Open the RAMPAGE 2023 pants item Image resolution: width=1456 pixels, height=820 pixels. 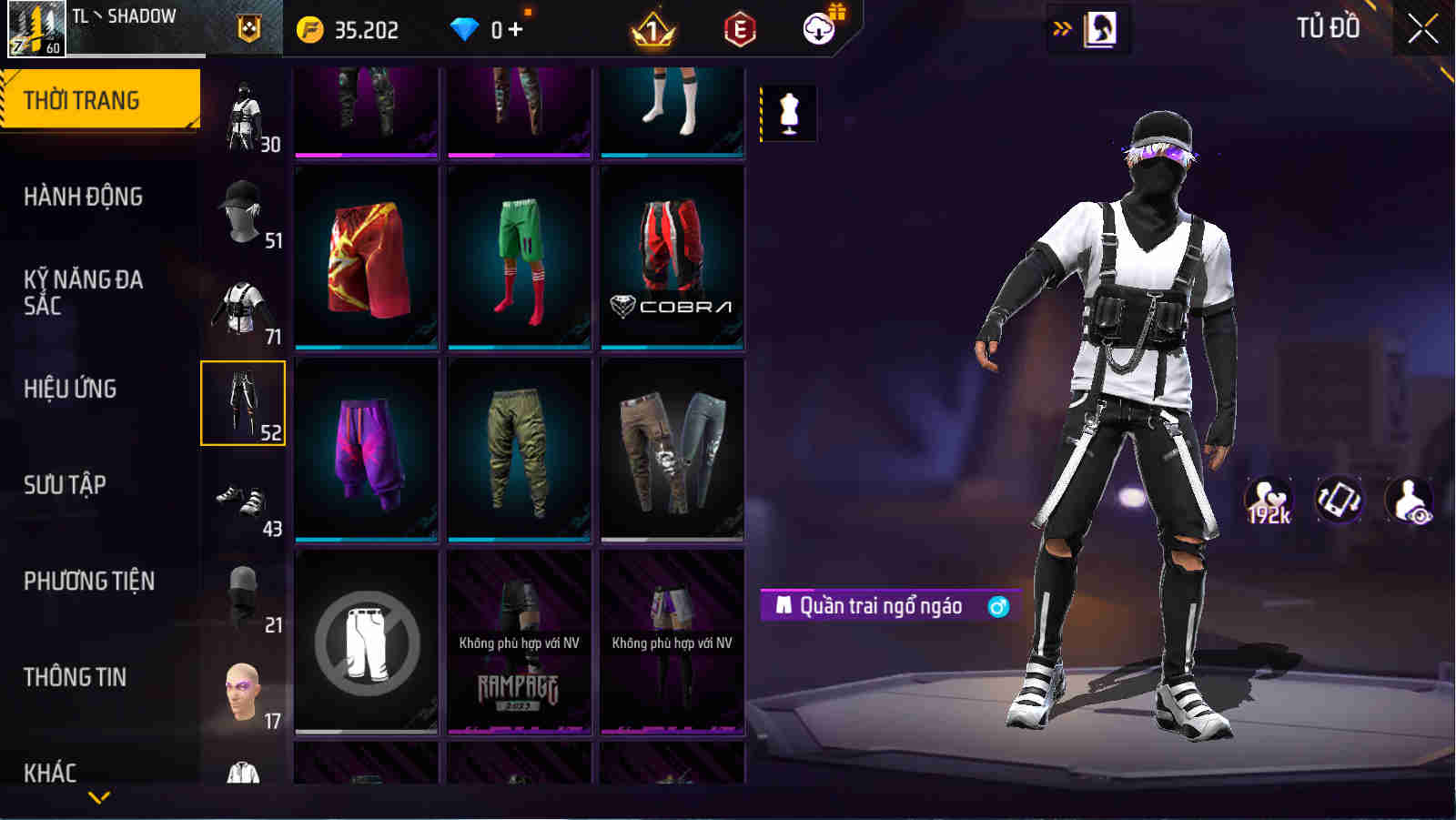coord(519,648)
